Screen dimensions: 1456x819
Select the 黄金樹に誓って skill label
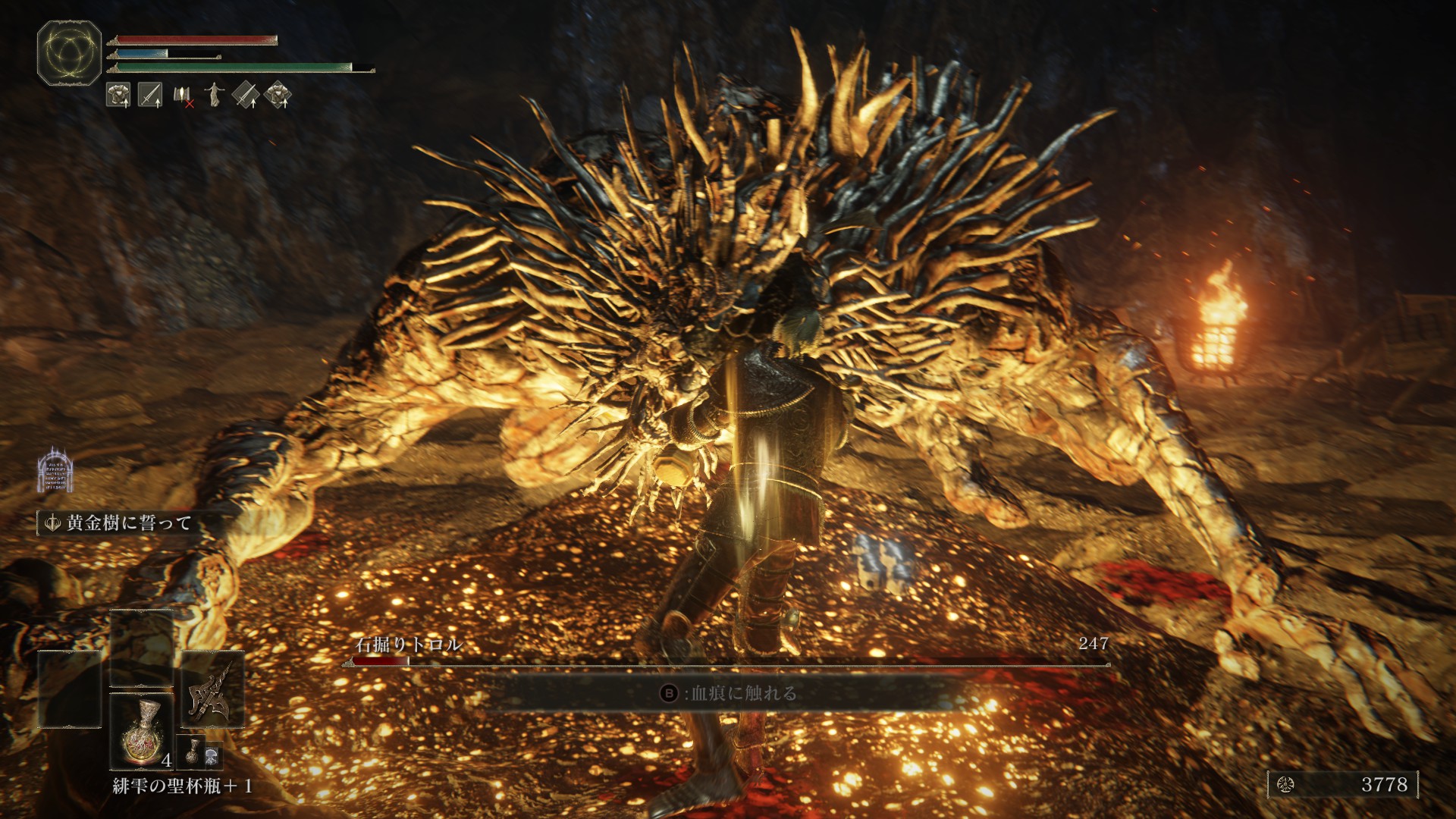point(121,522)
